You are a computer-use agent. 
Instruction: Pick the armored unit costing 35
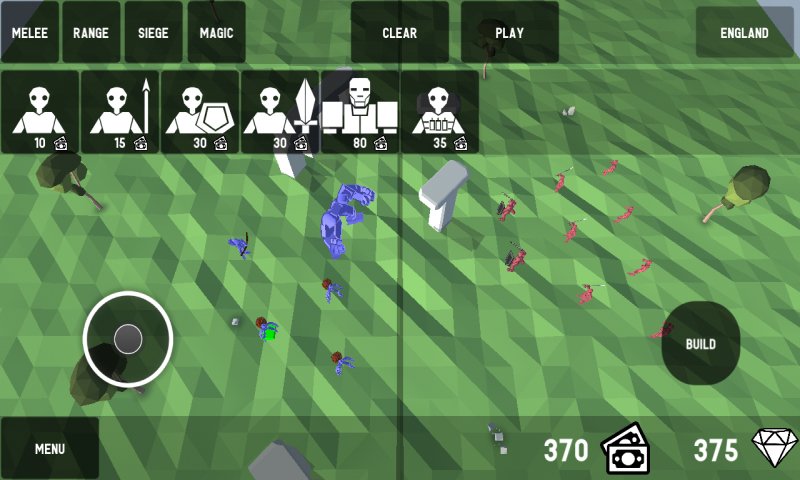[x=439, y=112]
